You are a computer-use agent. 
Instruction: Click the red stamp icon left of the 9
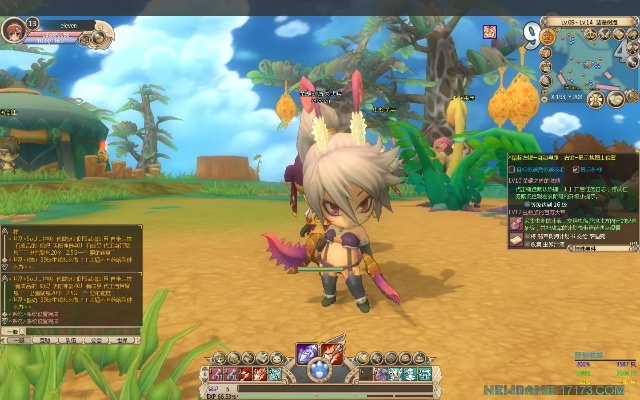click(490, 32)
